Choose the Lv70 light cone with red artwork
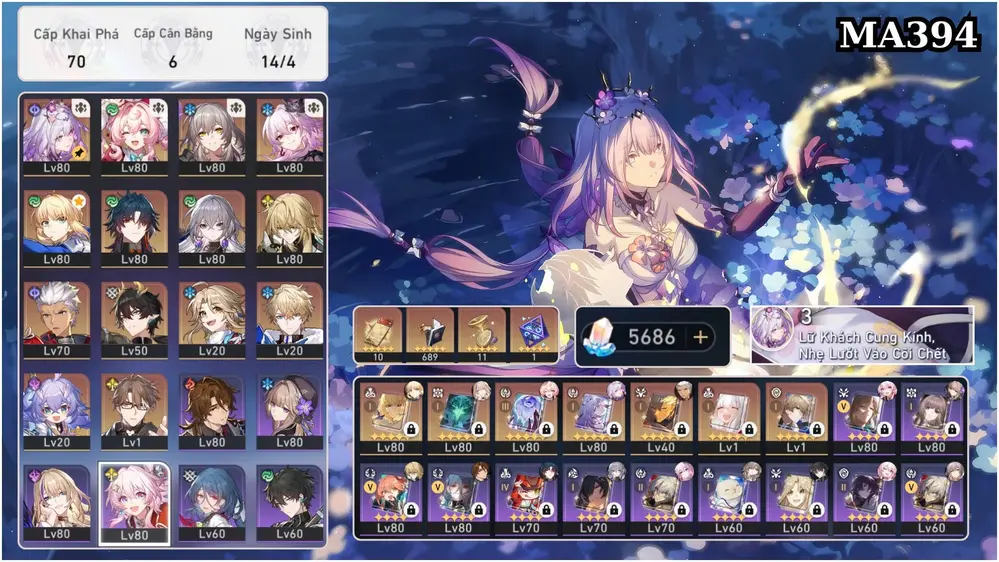This screenshot has width=999, height=562. [x=526, y=498]
